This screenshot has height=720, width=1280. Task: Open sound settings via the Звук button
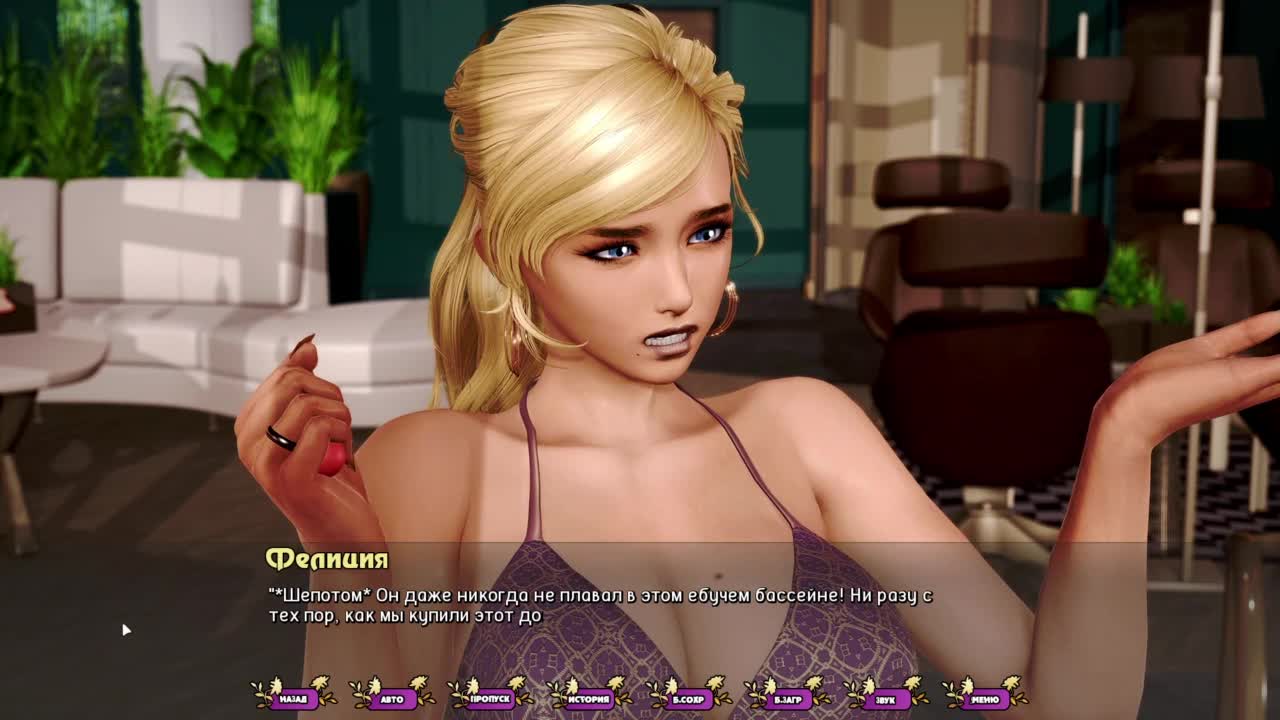coord(885,699)
